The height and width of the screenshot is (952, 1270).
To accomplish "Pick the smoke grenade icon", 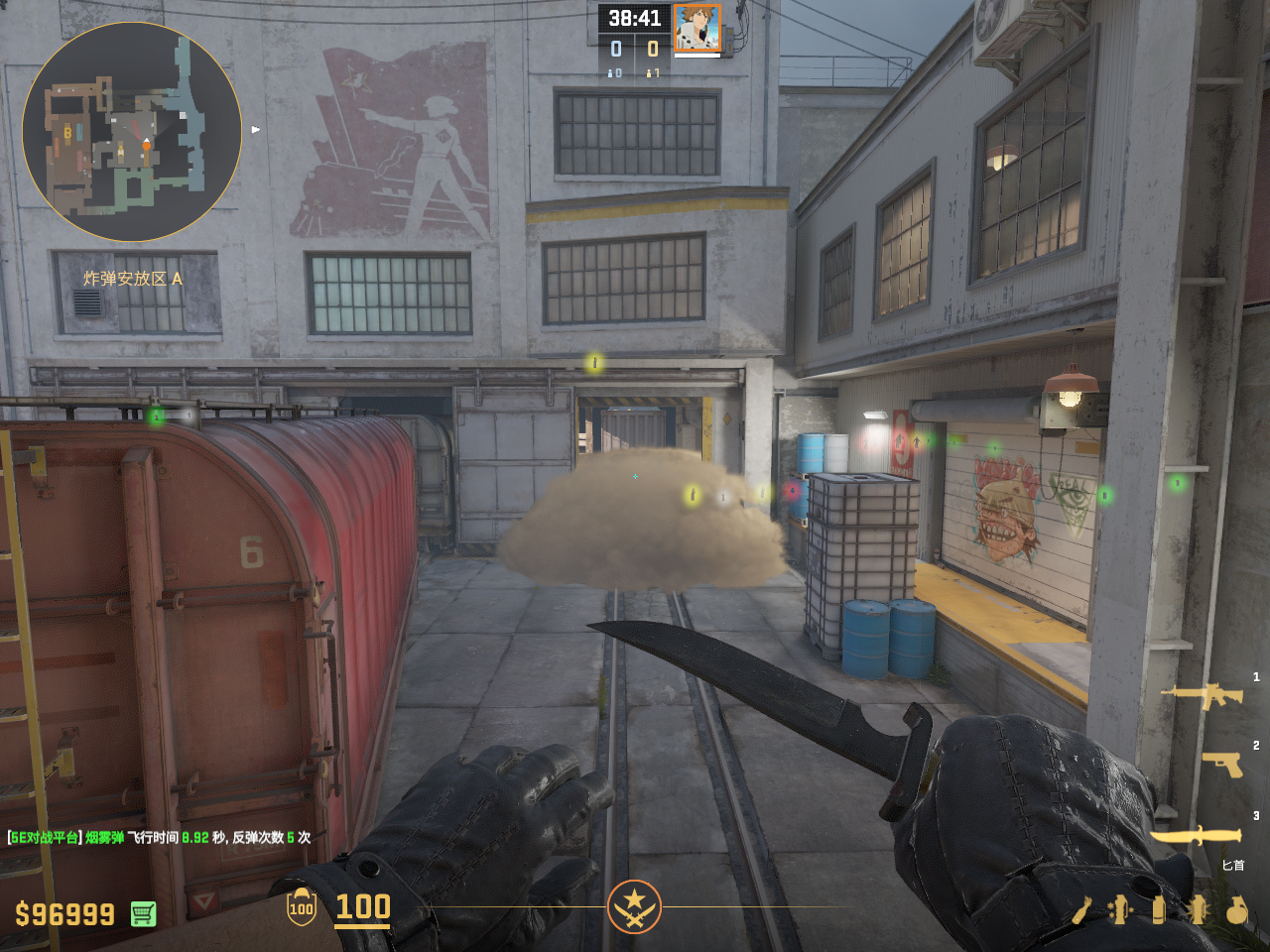I will click(x=1158, y=909).
